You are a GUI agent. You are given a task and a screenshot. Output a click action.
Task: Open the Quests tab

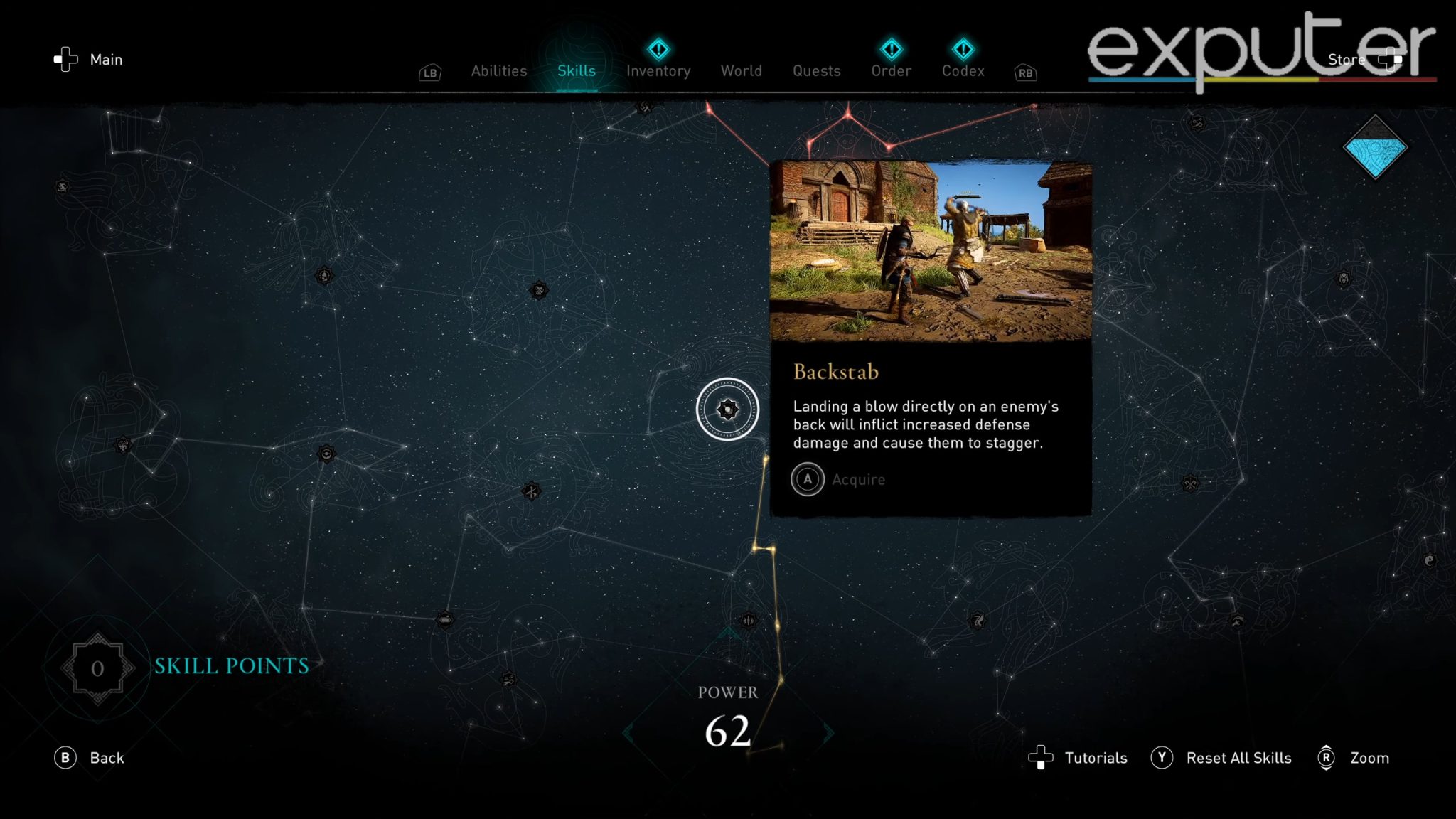pos(815,70)
